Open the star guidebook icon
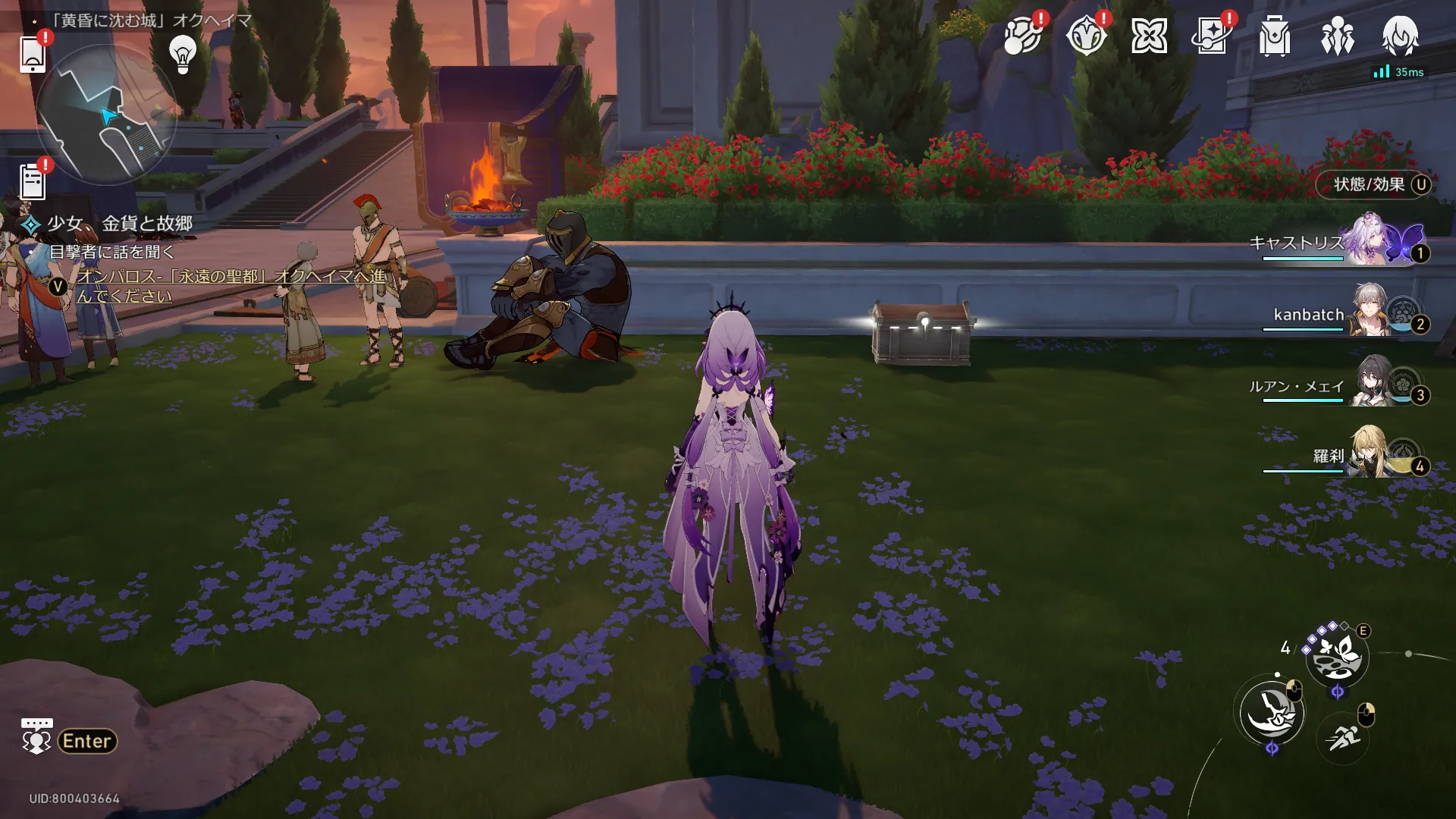Image resolution: width=1456 pixels, height=819 pixels. pyautogui.click(x=1212, y=36)
